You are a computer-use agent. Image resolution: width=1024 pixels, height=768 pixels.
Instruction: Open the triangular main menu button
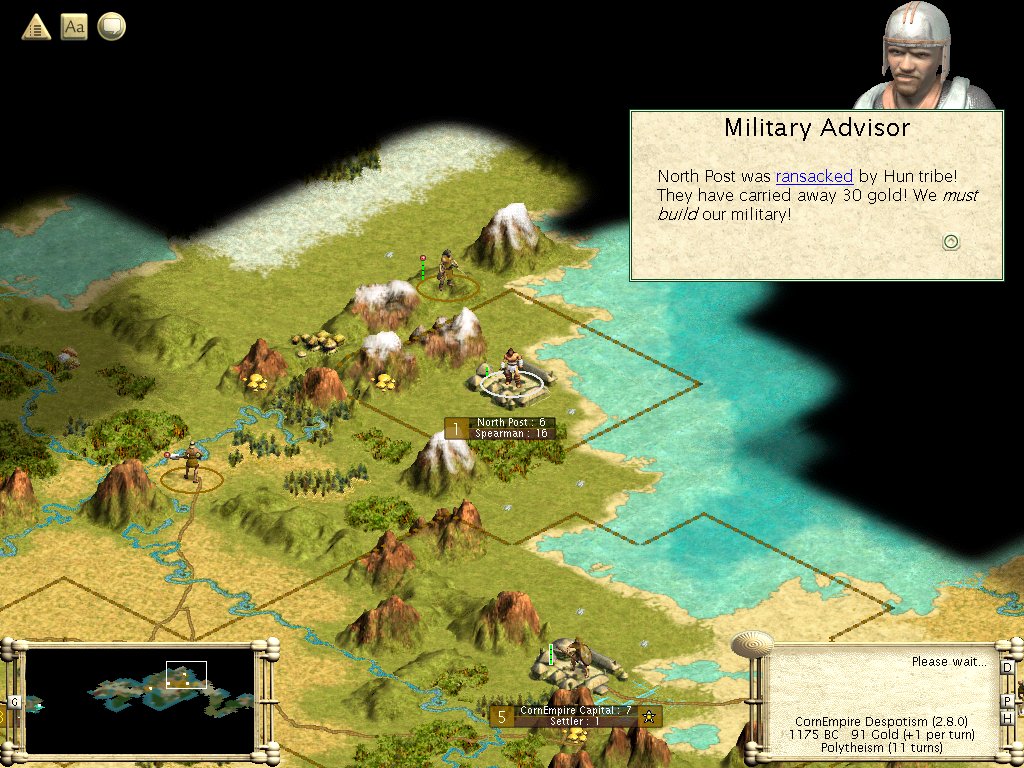(x=36, y=27)
